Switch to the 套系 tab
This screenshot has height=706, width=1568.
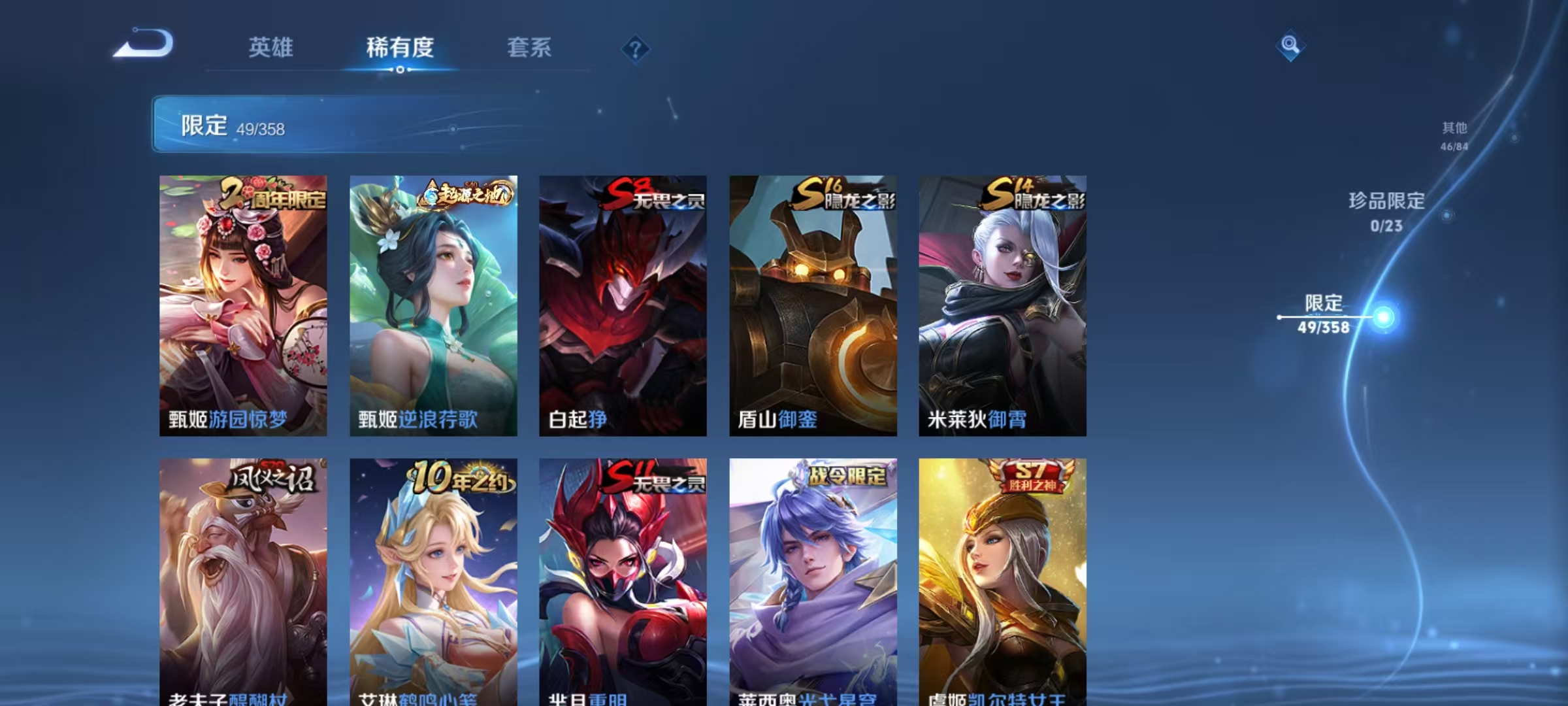tap(530, 48)
